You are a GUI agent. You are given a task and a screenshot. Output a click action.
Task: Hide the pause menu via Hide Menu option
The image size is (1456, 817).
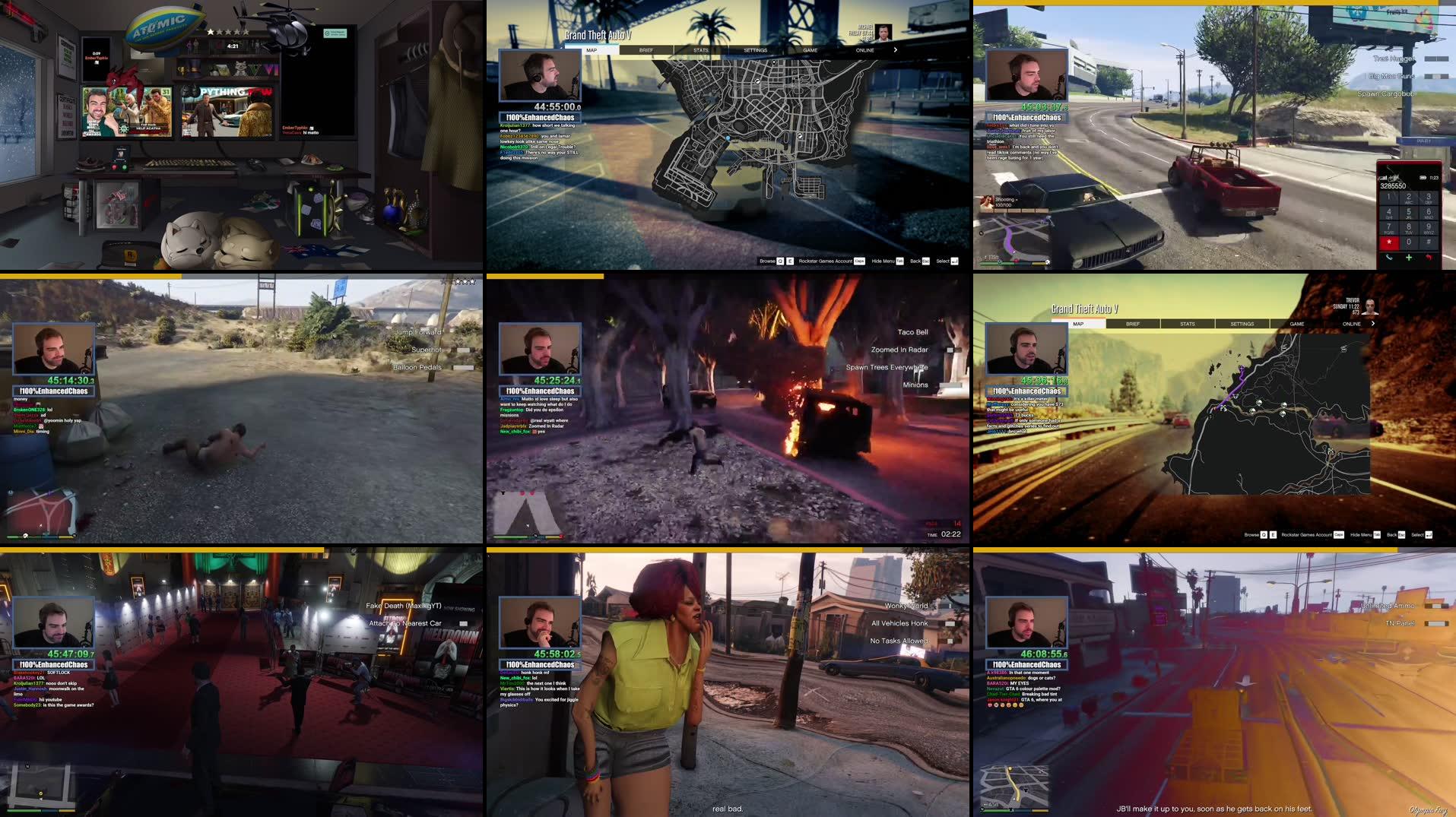coord(883,261)
